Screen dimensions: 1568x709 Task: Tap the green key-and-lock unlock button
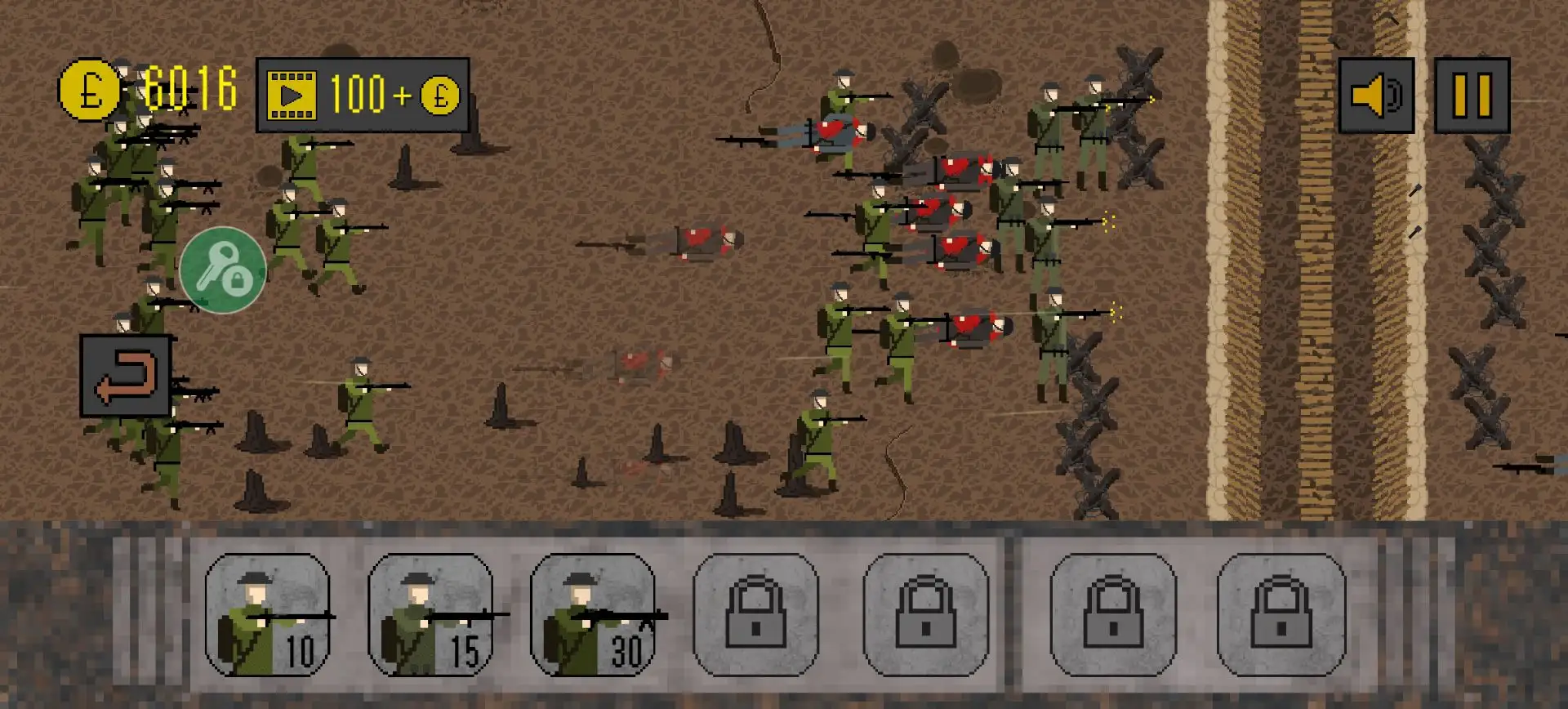pyautogui.click(x=222, y=270)
